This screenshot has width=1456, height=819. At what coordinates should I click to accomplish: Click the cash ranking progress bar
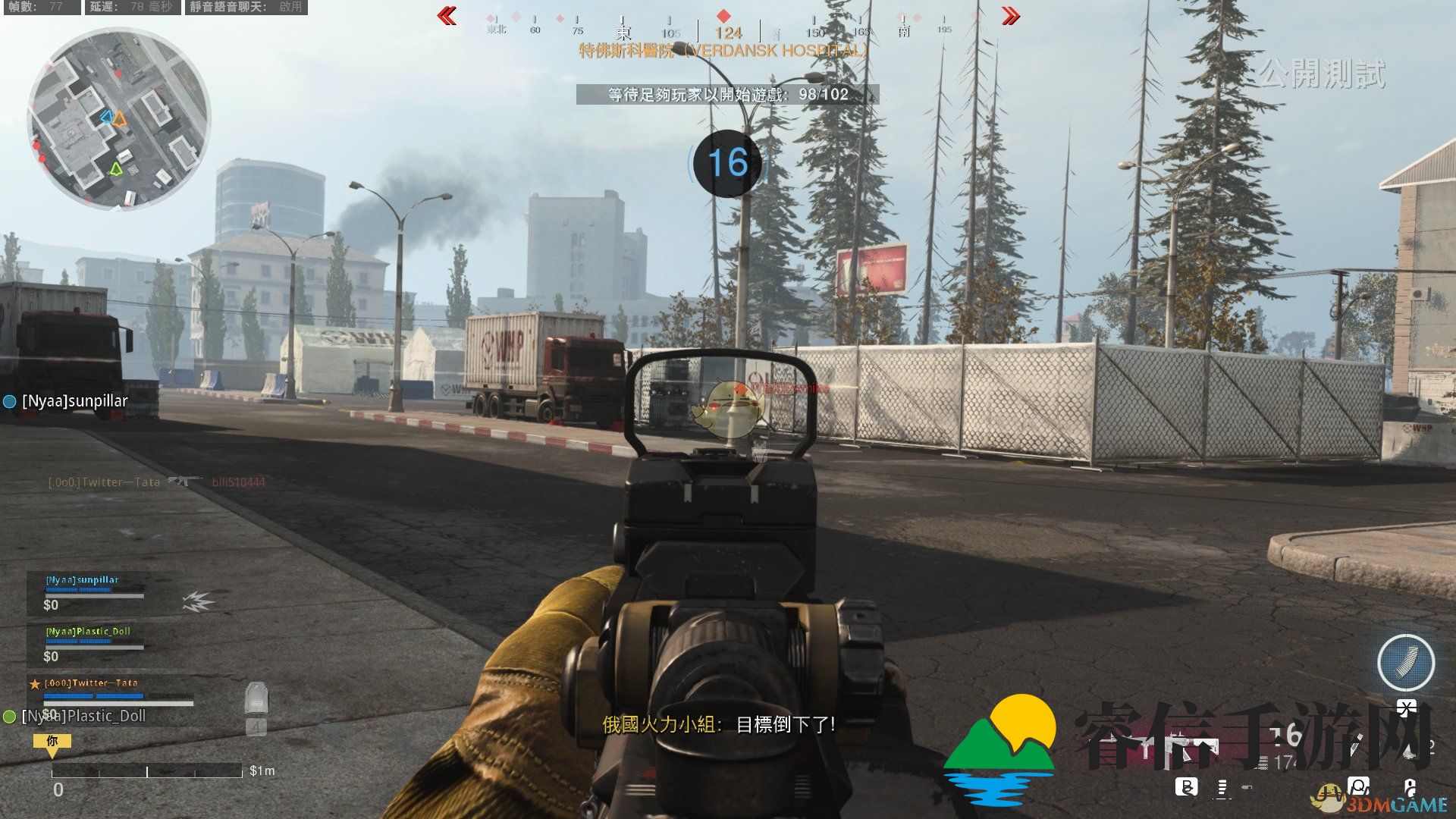click(x=146, y=771)
